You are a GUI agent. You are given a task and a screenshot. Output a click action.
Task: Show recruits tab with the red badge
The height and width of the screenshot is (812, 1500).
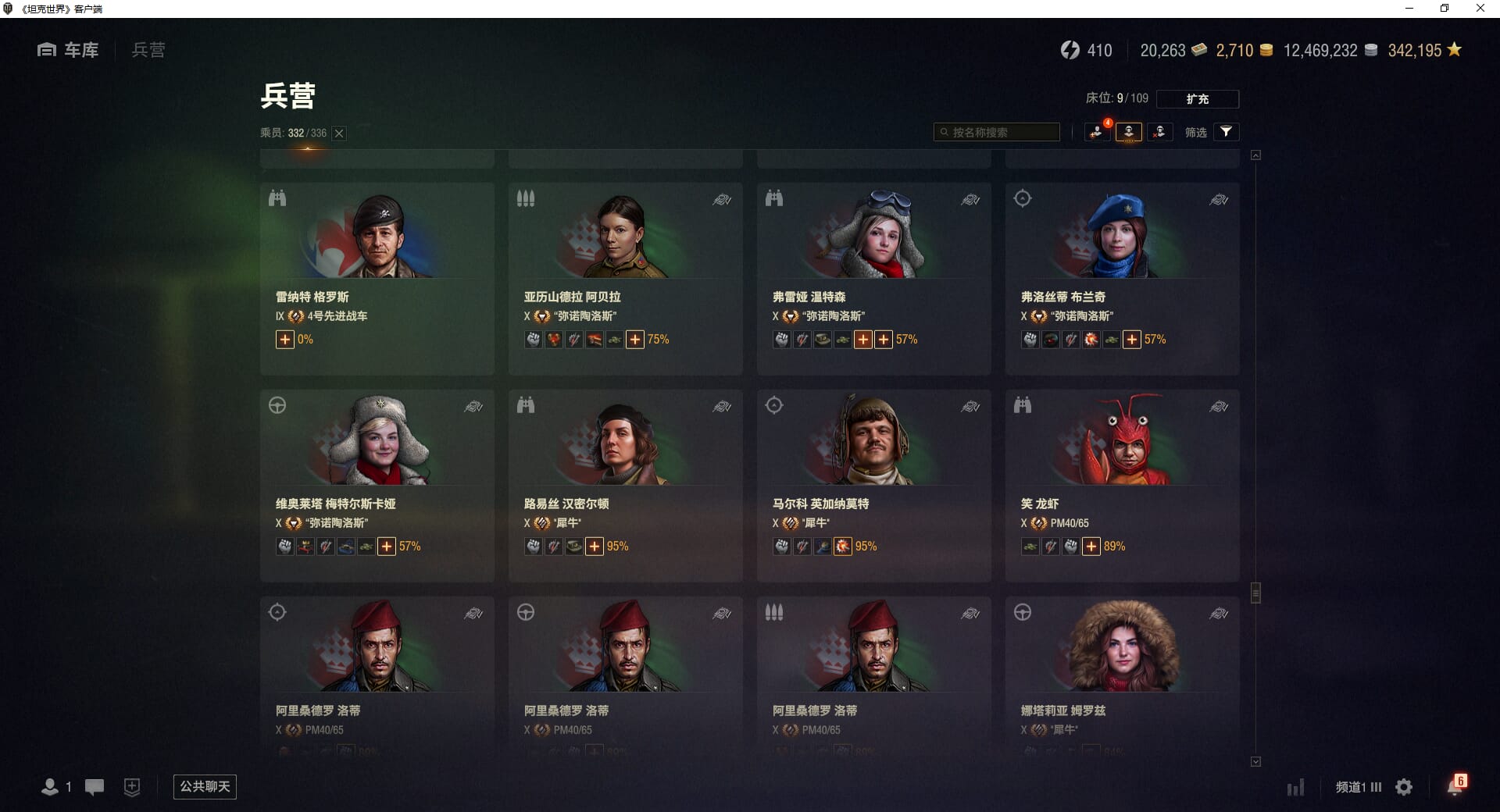[1098, 132]
